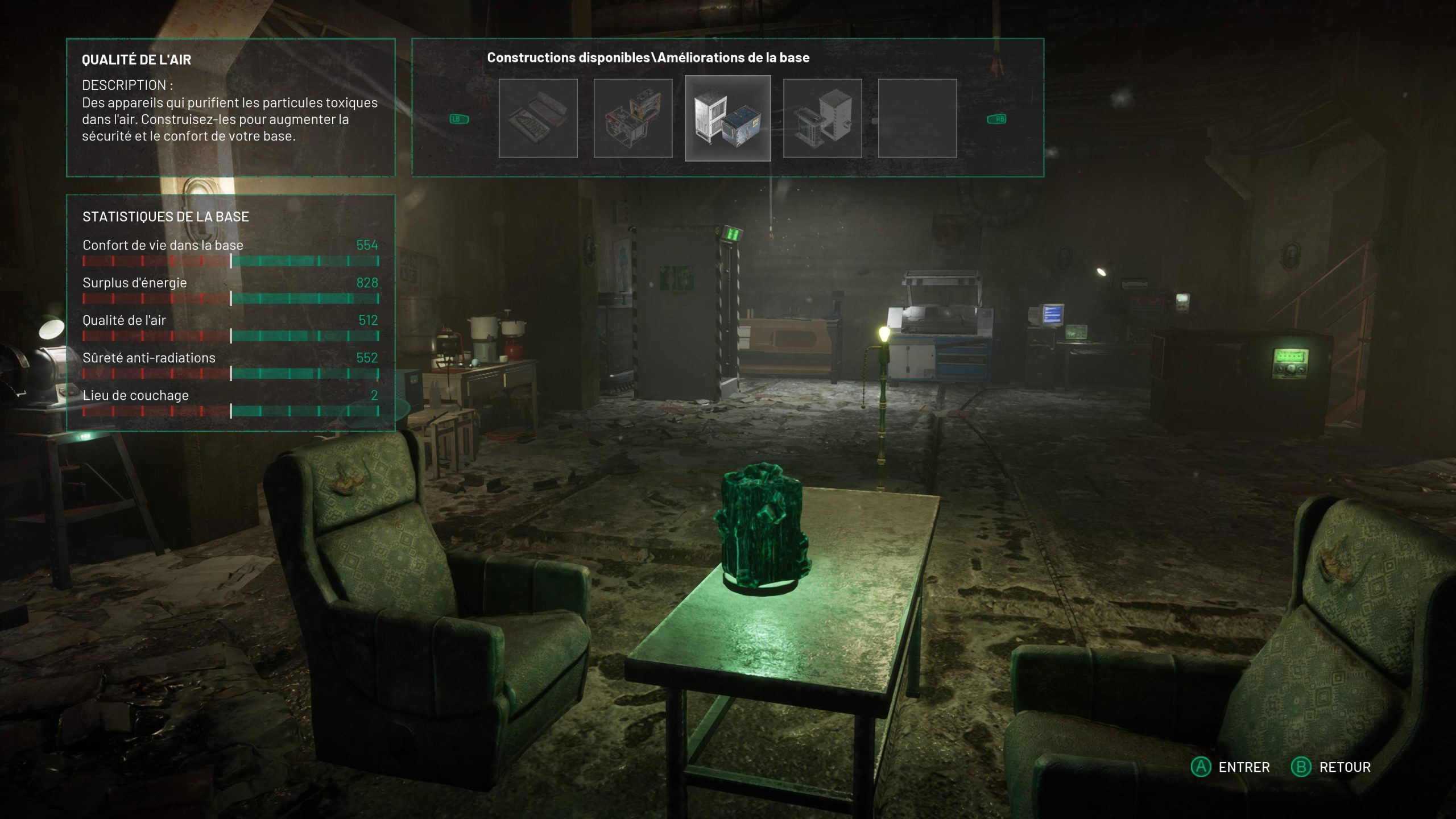
Task: Pick the anti-radiation equipment construction tile
Action: (x=822, y=118)
